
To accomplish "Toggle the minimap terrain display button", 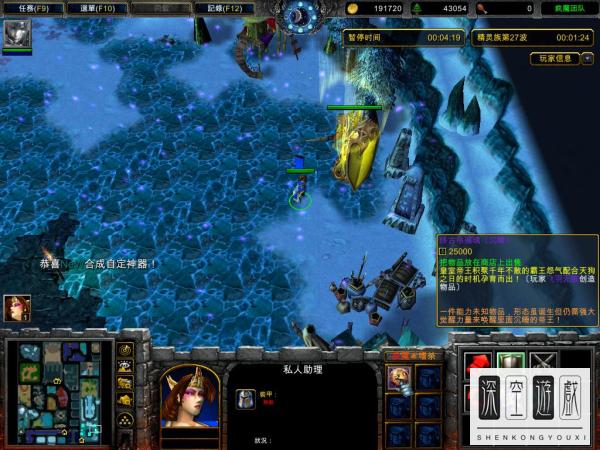I will (x=126, y=367).
